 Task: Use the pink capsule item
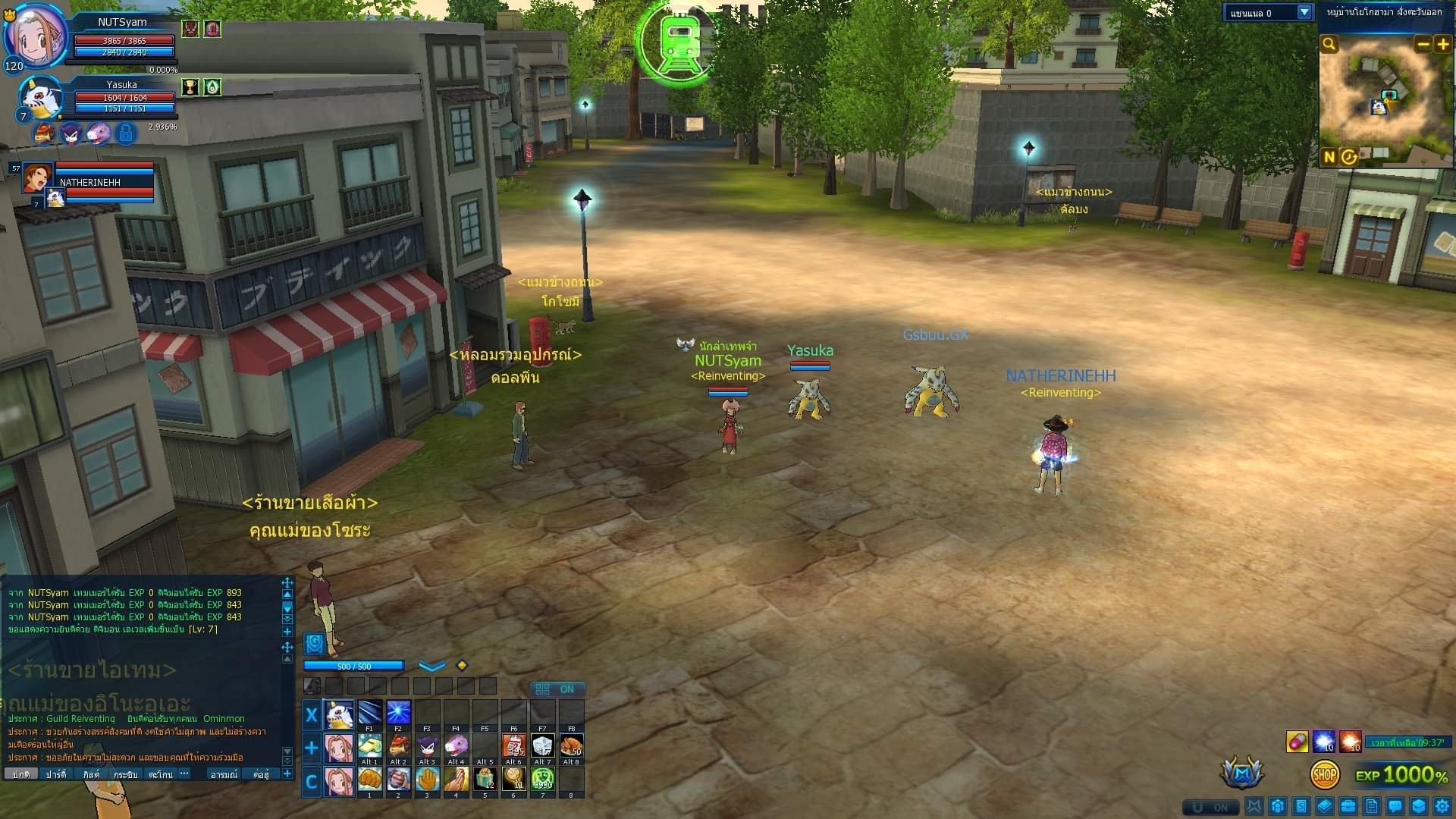(1297, 742)
